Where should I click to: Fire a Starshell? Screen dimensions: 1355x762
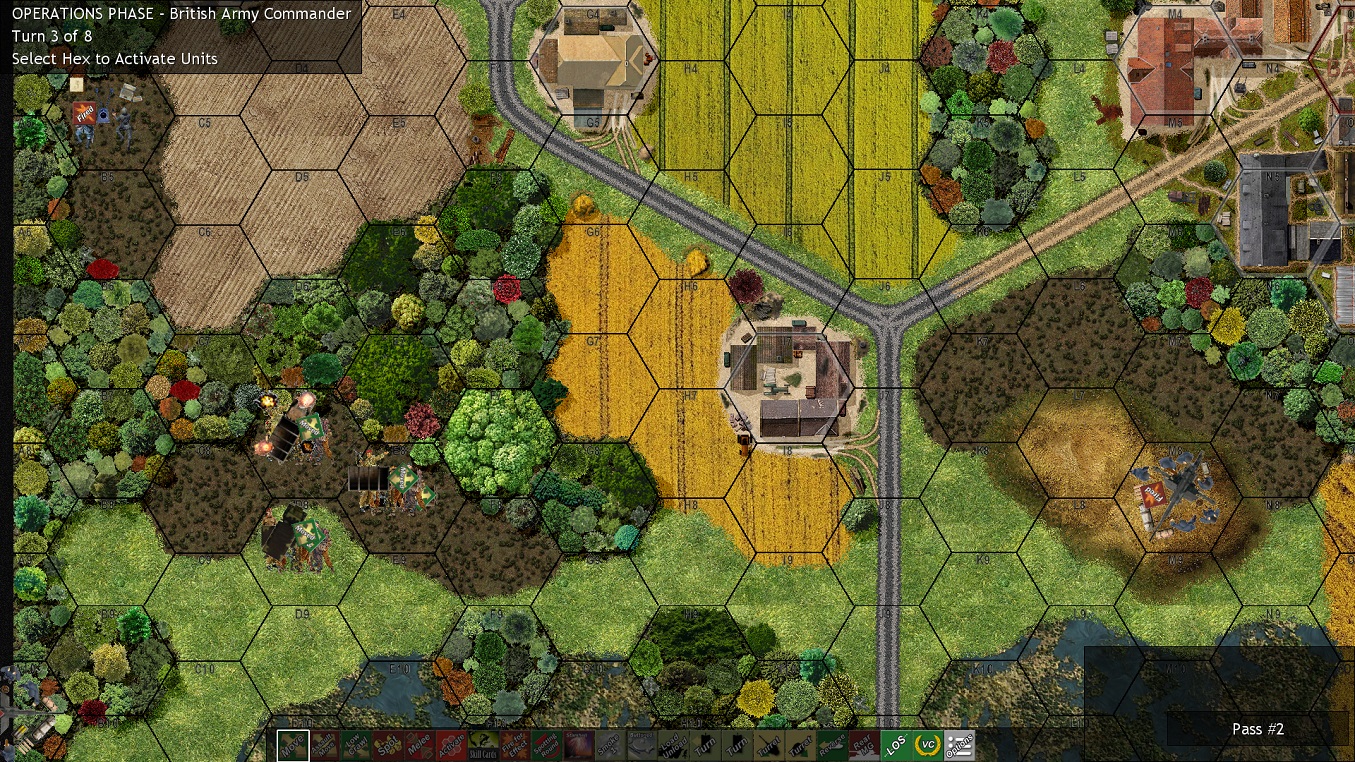point(578,746)
